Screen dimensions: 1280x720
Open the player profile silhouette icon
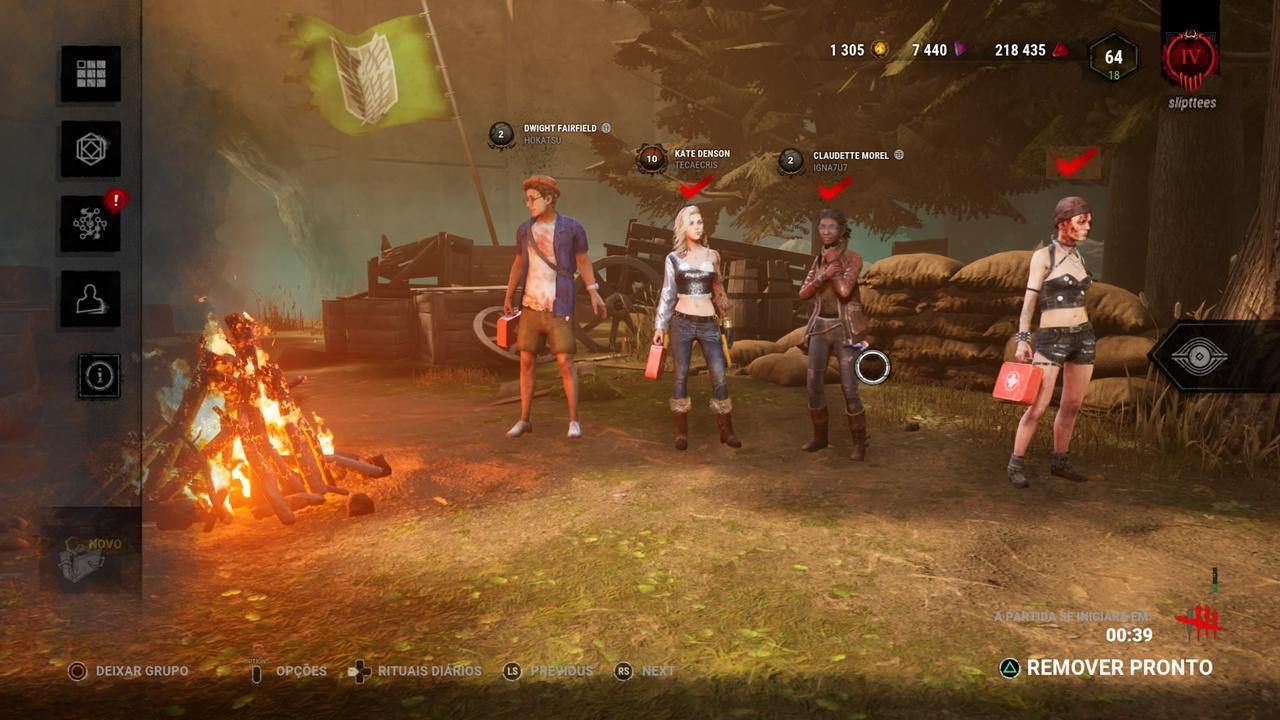[x=90, y=299]
